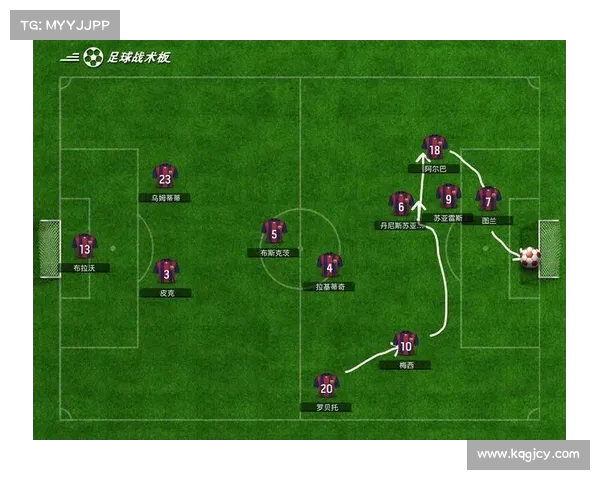Click the number 5 midfielder token
This screenshot has width=600, height=480.
(x=274, y=232)
